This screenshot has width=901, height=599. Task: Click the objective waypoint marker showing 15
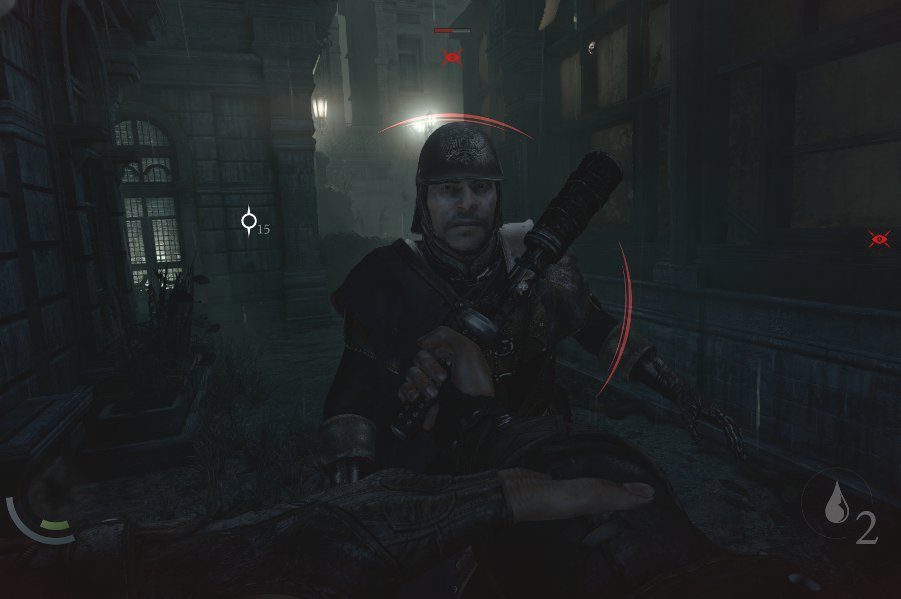250,222
